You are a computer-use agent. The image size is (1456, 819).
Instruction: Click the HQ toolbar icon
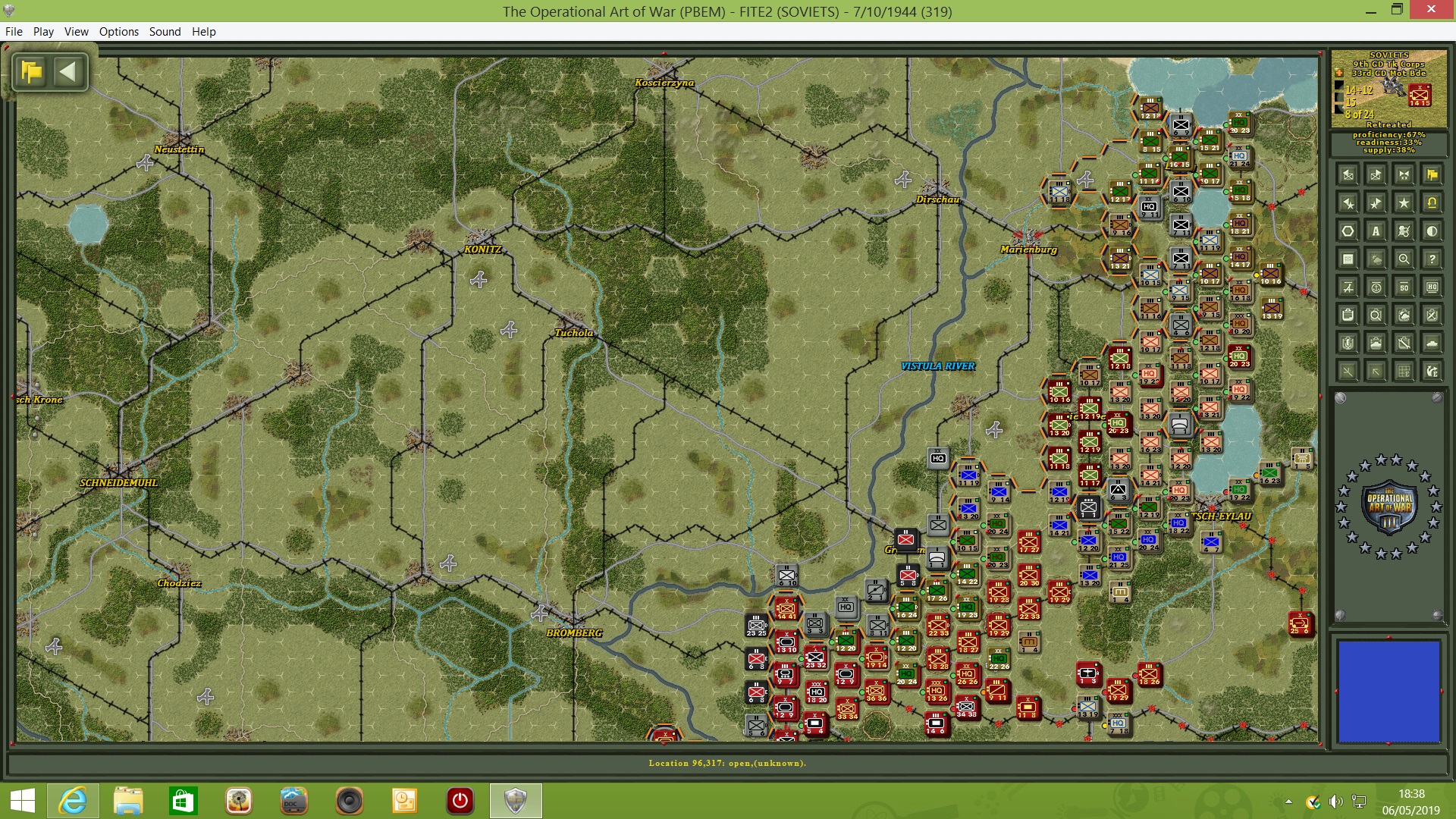click(1432, 287)
